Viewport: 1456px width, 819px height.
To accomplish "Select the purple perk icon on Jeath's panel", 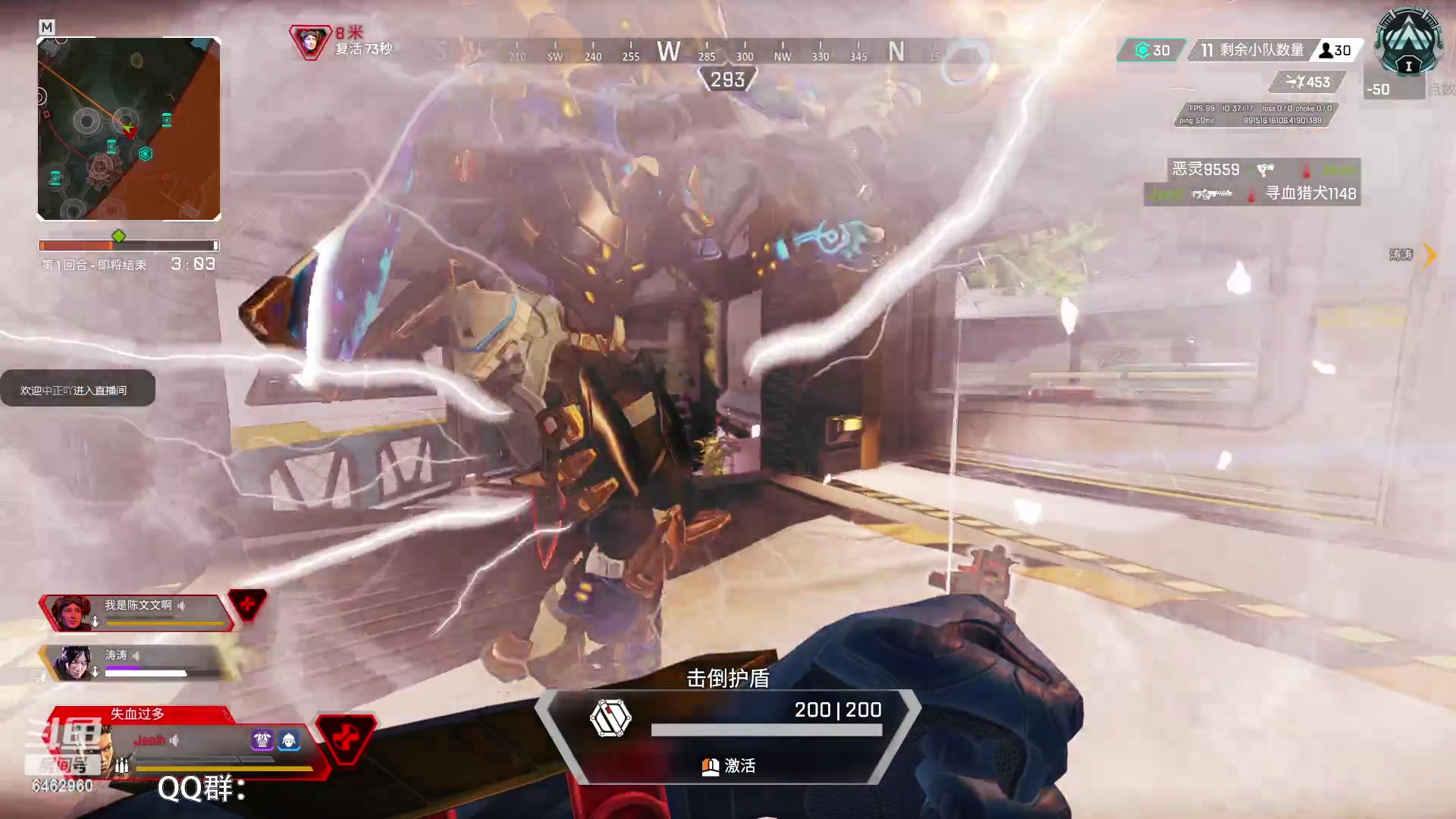I will pyautogui.click(x=262, y=740).
